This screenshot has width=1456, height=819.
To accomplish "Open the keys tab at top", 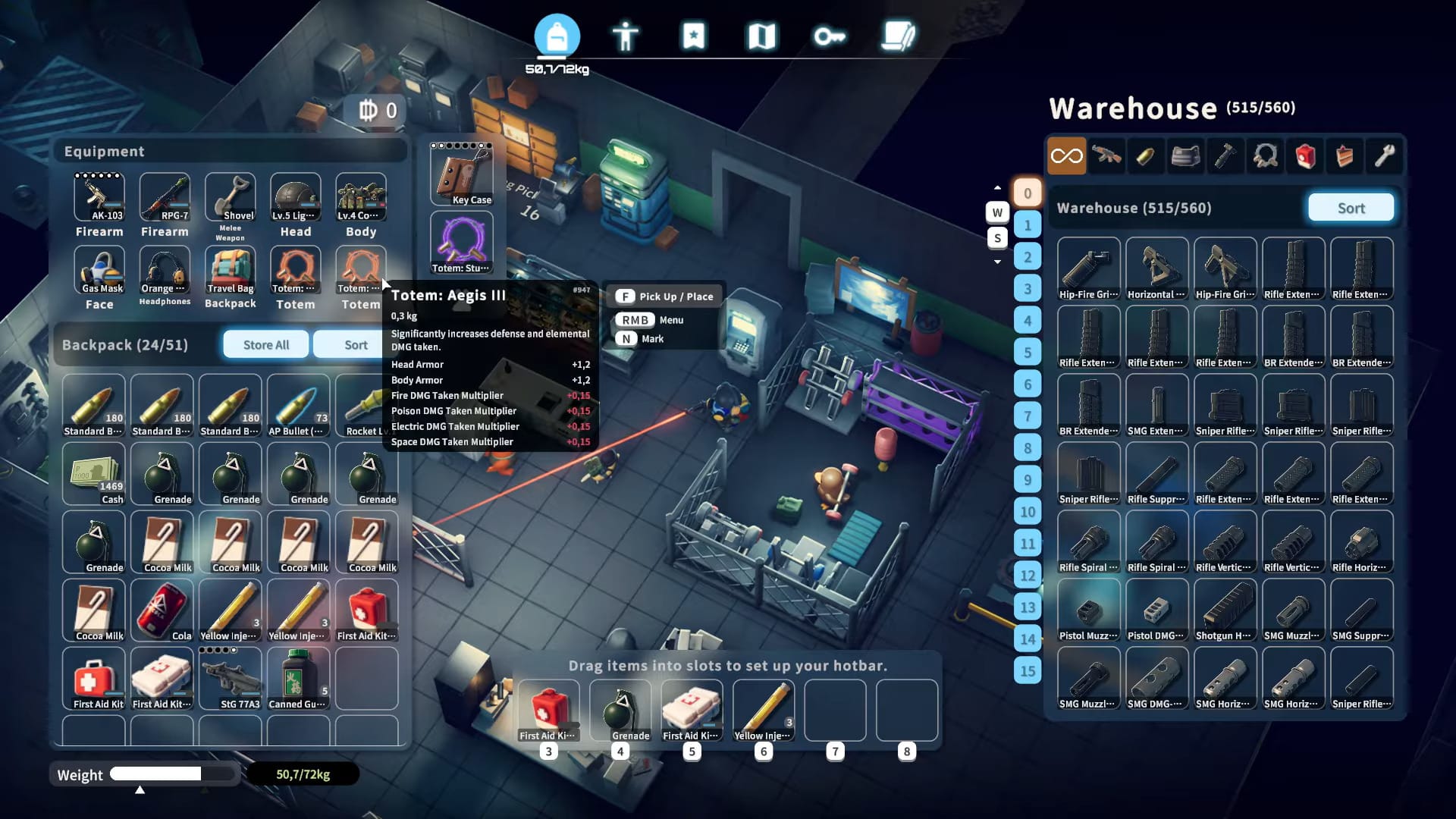I will click(830, 36).
